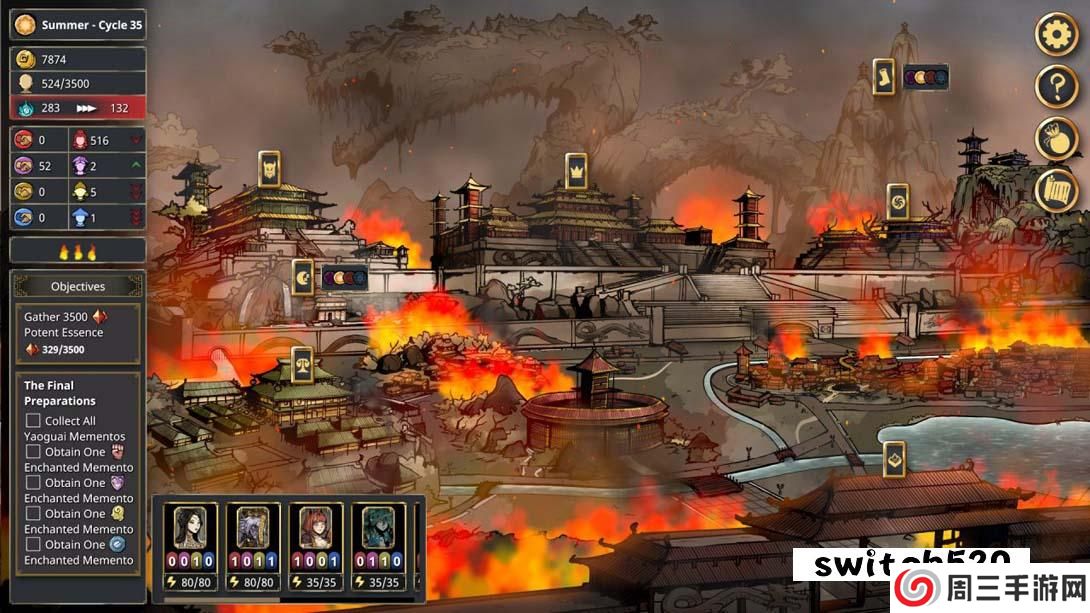
Task: Select the crescent moon location marker
Action: pos(304,278)
